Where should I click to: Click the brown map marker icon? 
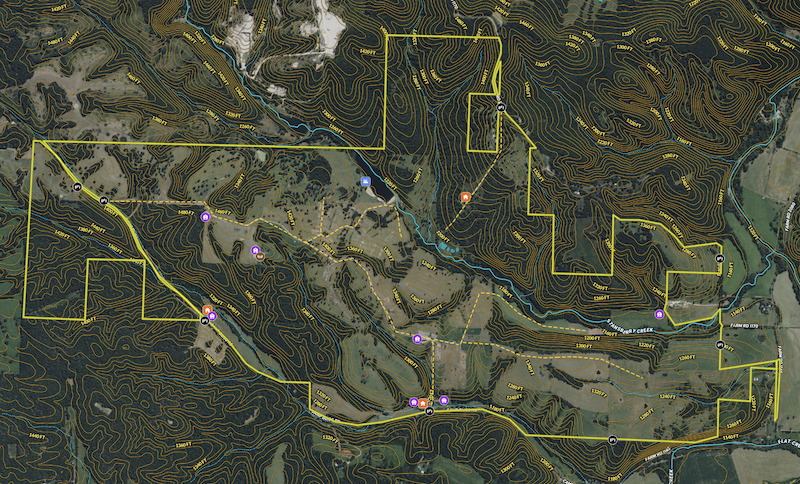pyautogui.click(x=260, y=256)
